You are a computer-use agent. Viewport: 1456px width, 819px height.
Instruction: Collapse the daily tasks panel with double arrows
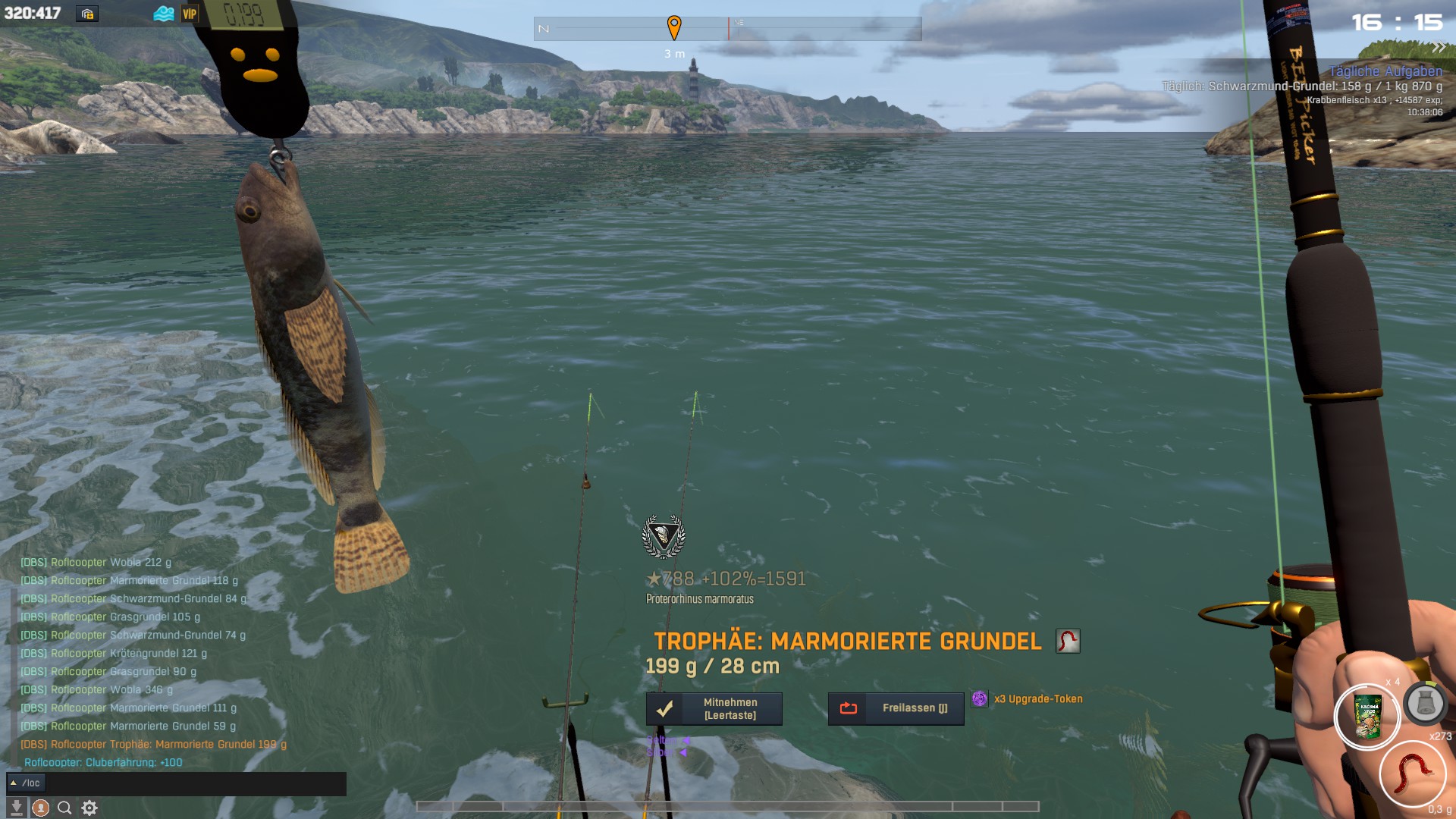point(1439,48)
